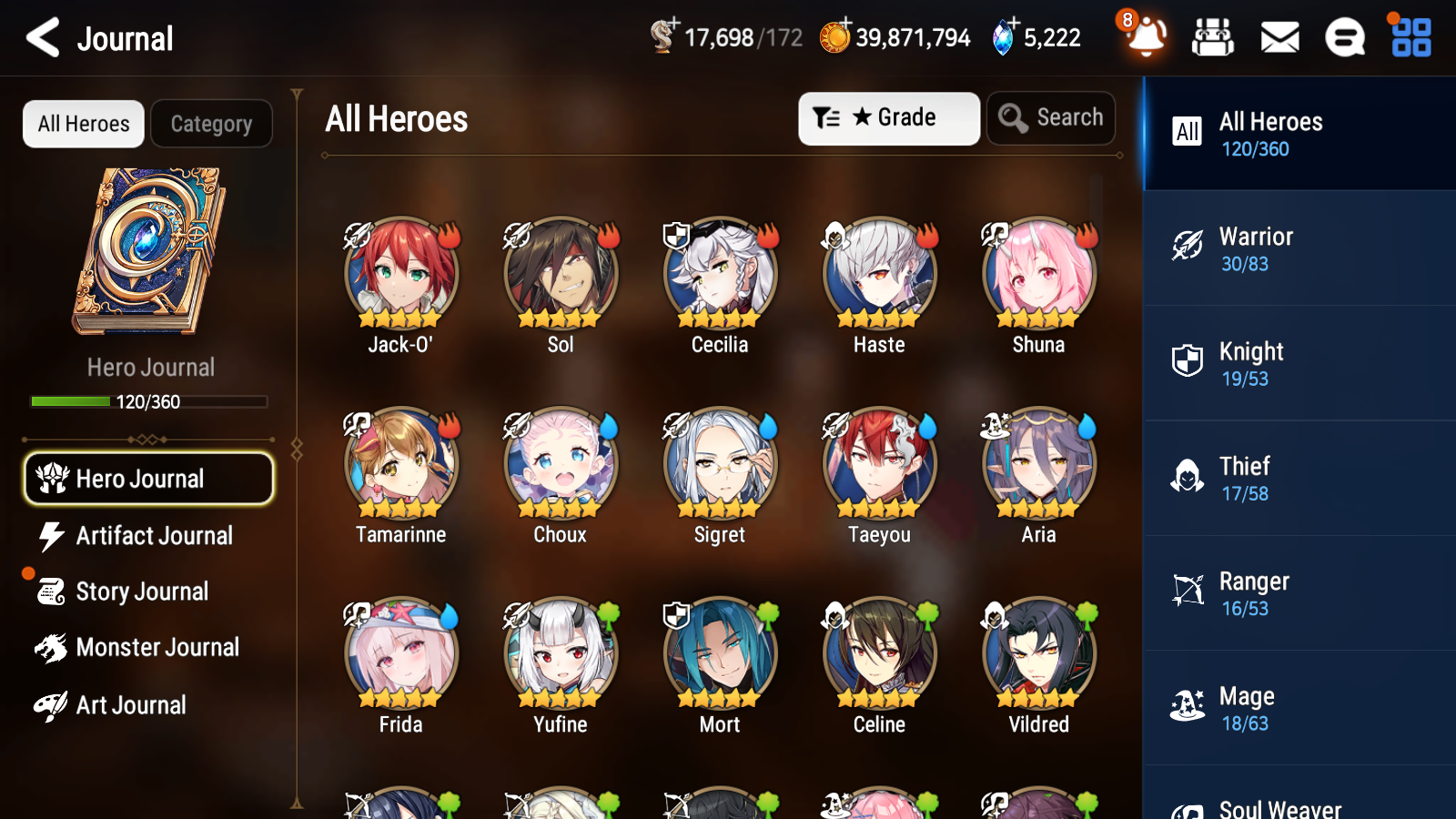Click the Hero Journal progress bar

tap(149, 401)
